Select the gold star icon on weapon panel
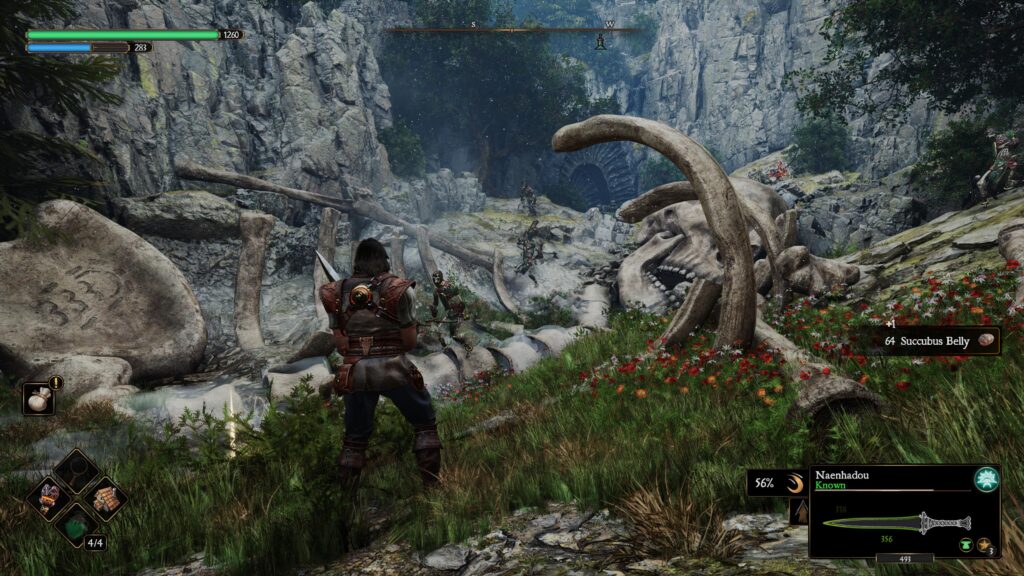Viewport: 1024px width, 576px height. (984, 543)
